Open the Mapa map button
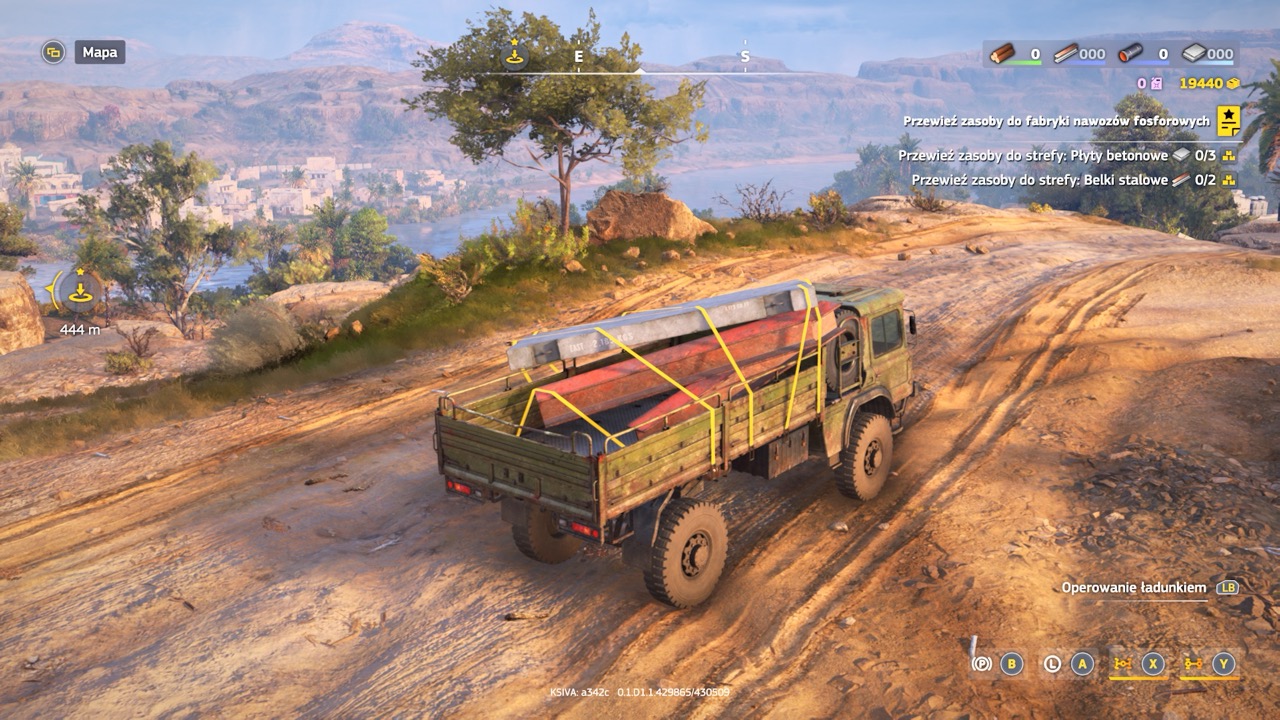The height and width of the screenshot is (720, 1280). (x=99, y=52)
